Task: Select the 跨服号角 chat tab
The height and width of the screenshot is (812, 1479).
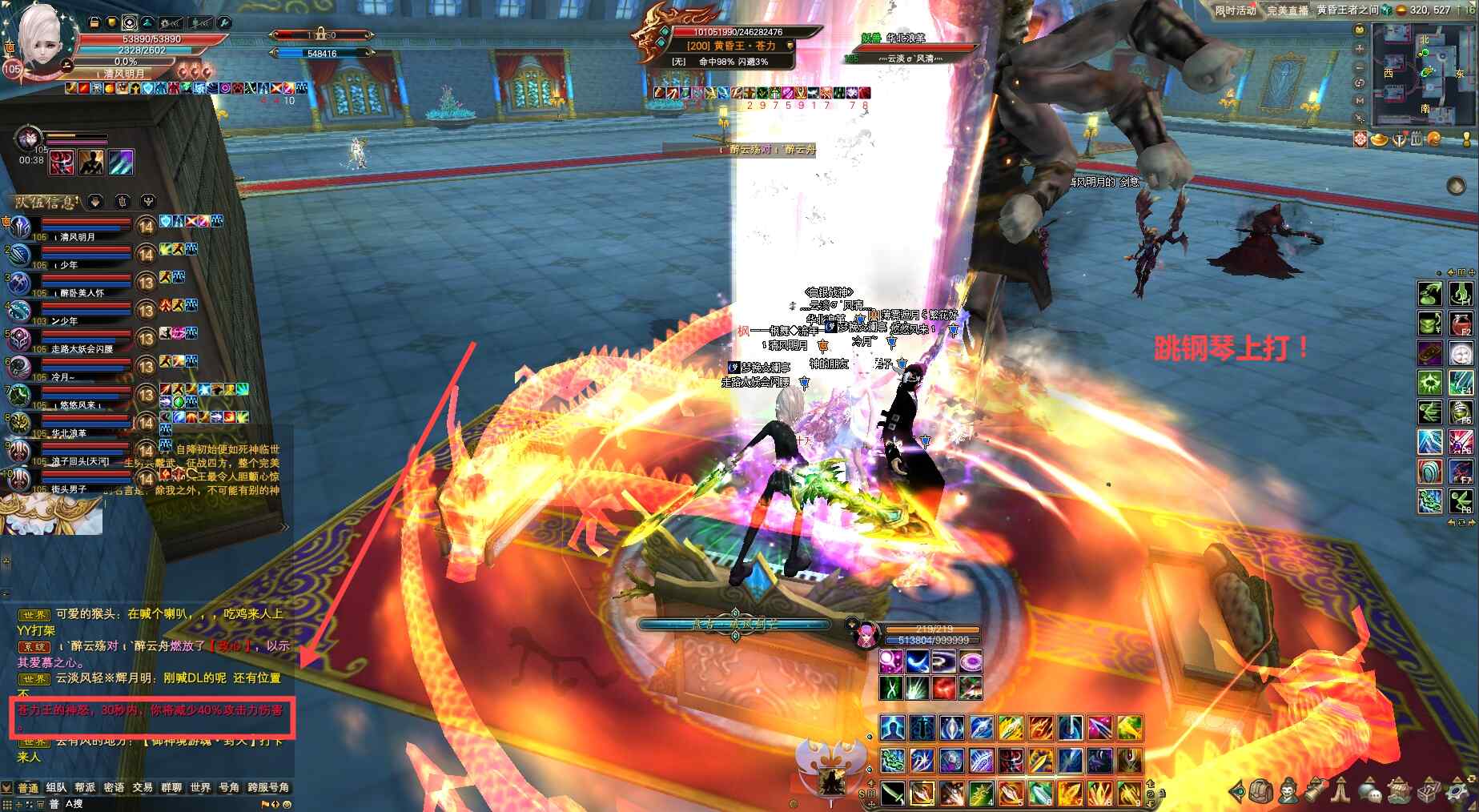Action: [268, 788]
